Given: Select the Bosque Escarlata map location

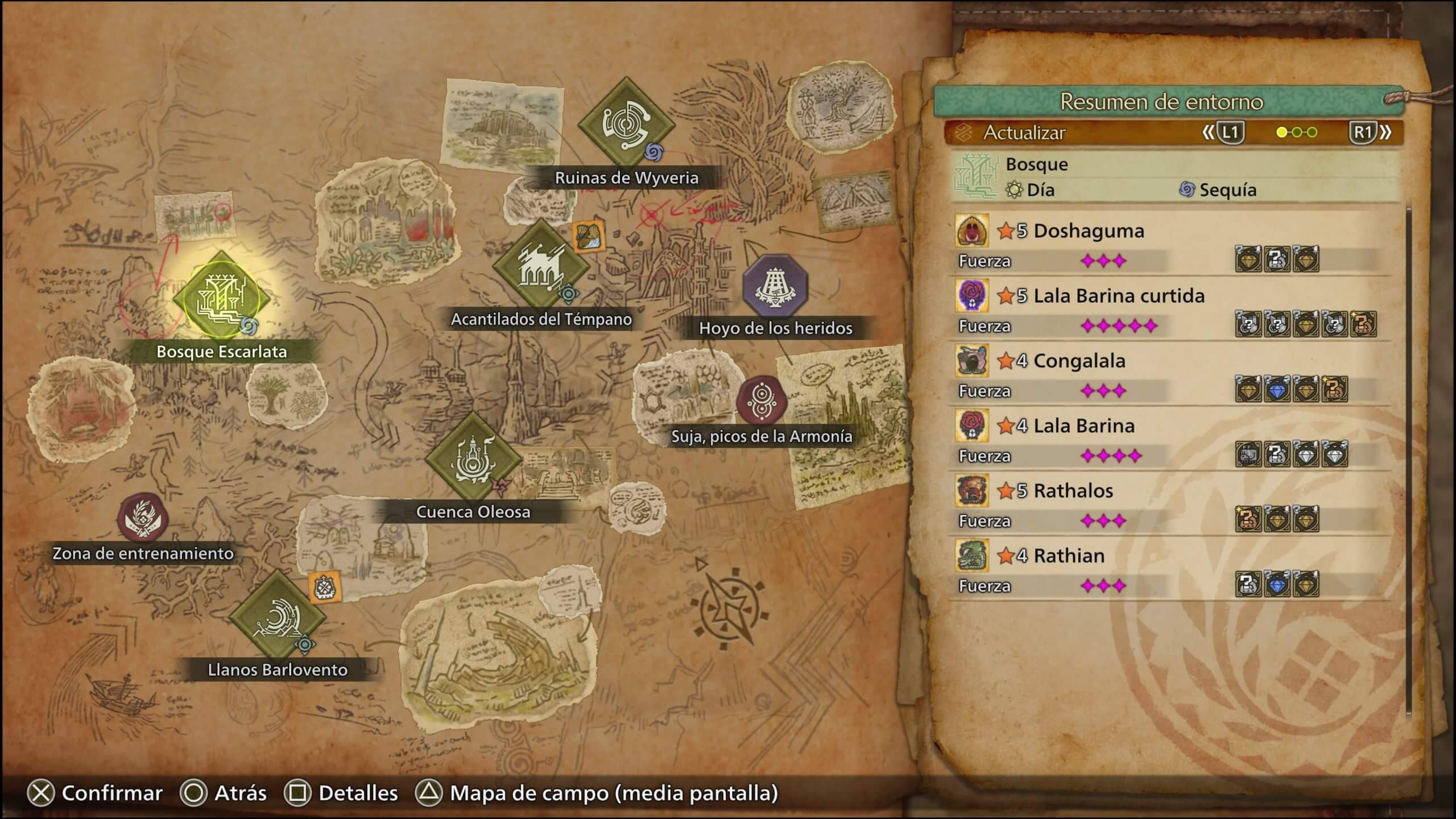Looking at the screenshot, I should [x=221, y=300].
